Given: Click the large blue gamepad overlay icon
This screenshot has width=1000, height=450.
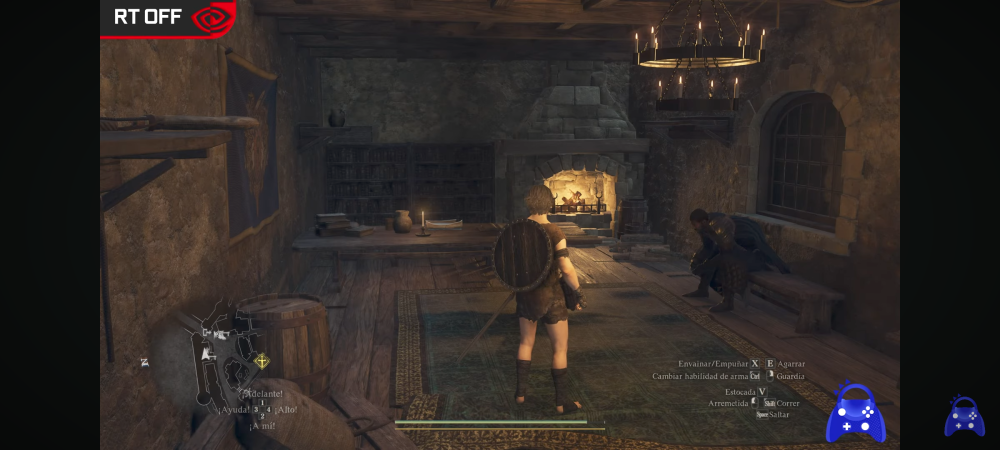Looking at the screenshot, I should point(855,413).
